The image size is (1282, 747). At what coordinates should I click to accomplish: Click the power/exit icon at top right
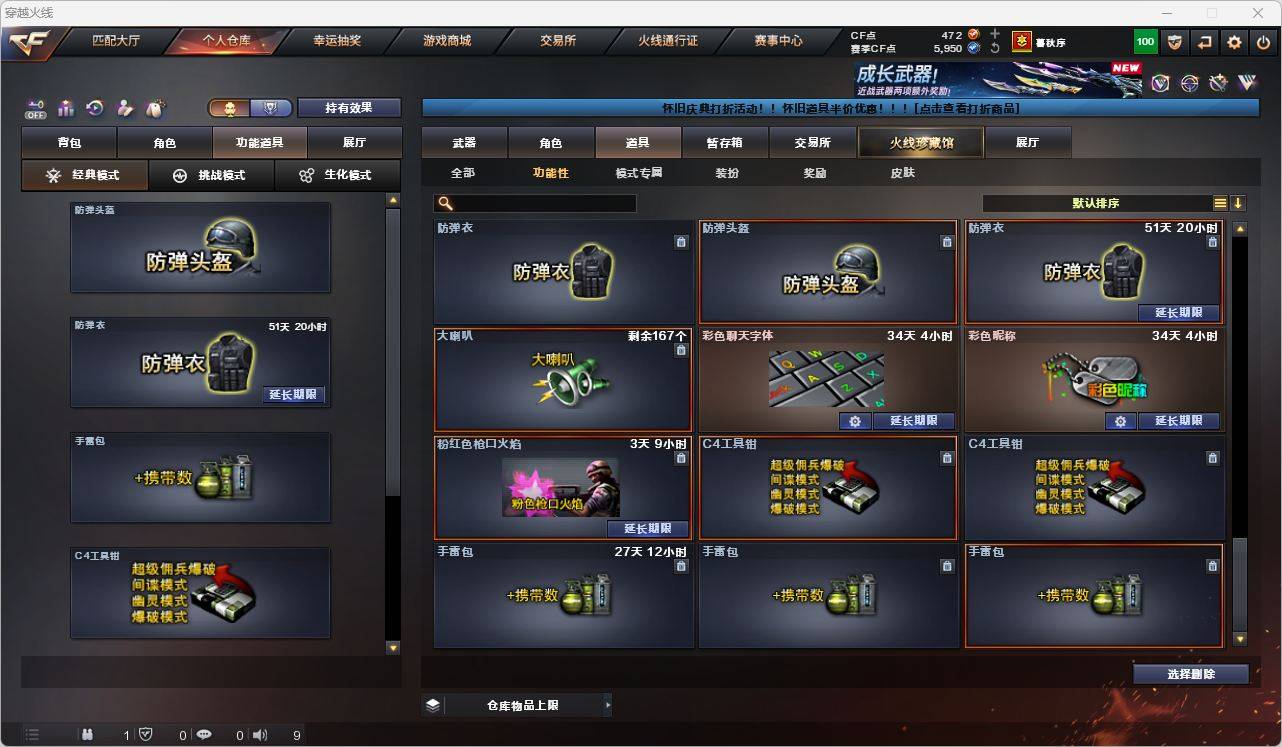click(1263, 42)
